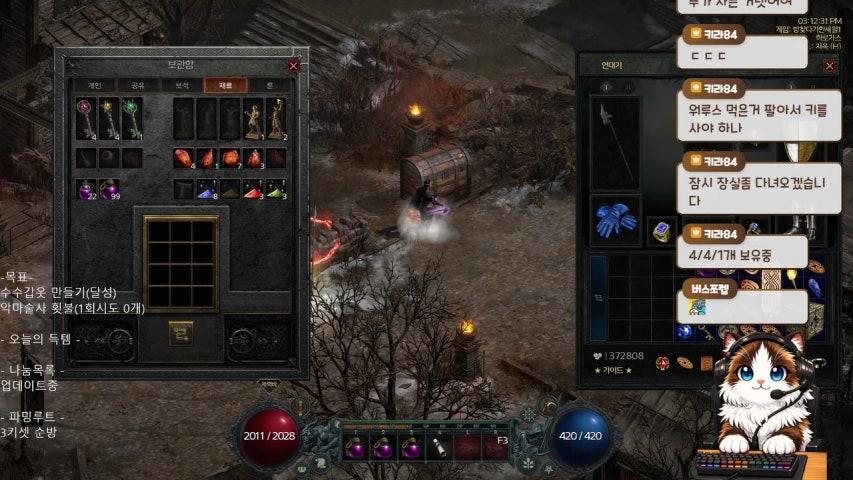Open the 공유 stash tab
This screenshot has width=853, height=480.
click(137, 85)
